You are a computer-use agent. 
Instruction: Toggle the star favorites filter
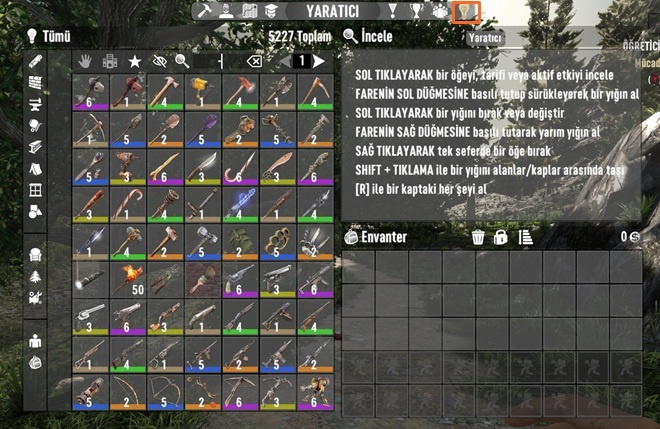(x=135, y=62)
